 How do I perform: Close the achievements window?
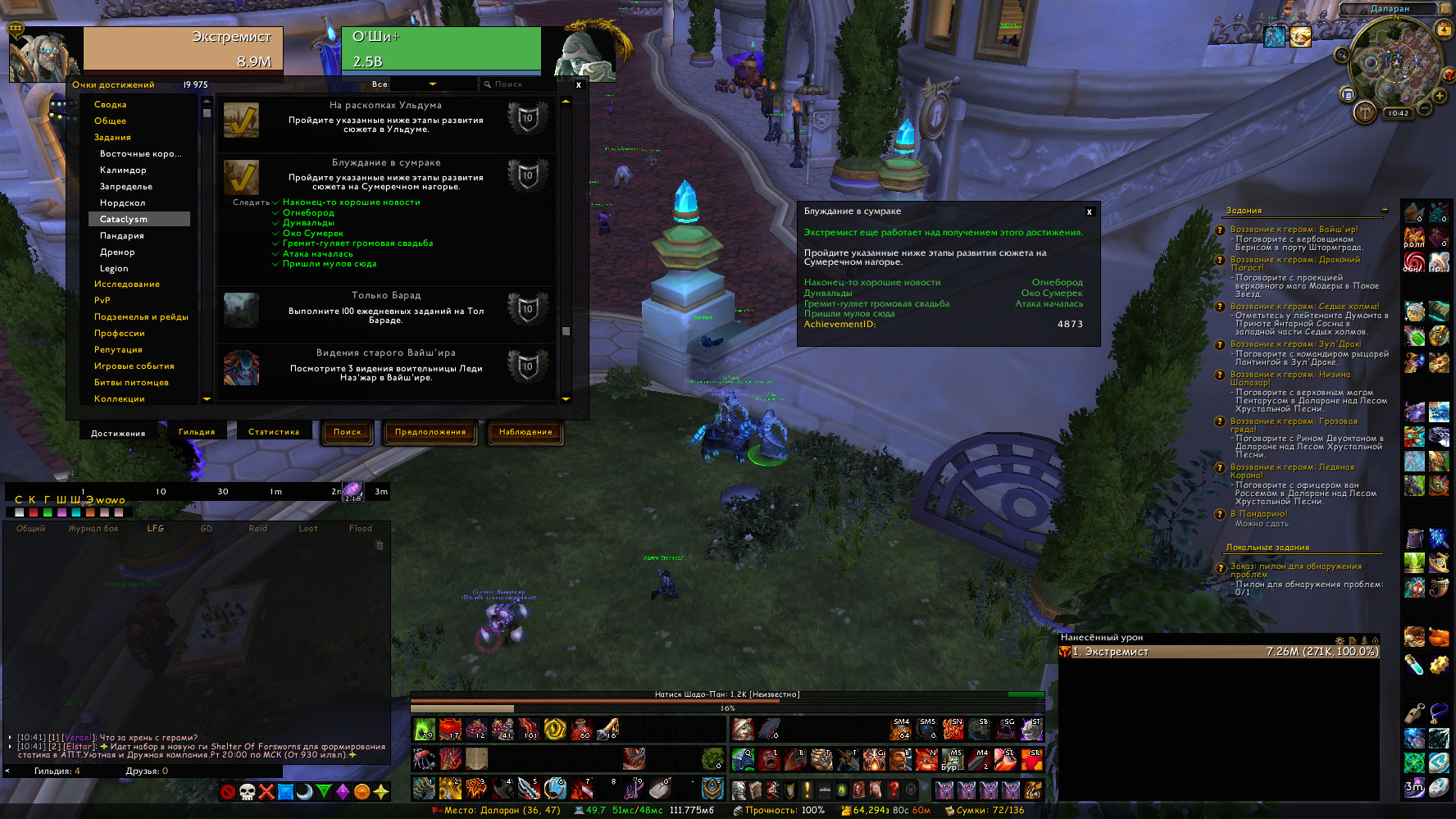pyautogui.click(x=579, y=84)
